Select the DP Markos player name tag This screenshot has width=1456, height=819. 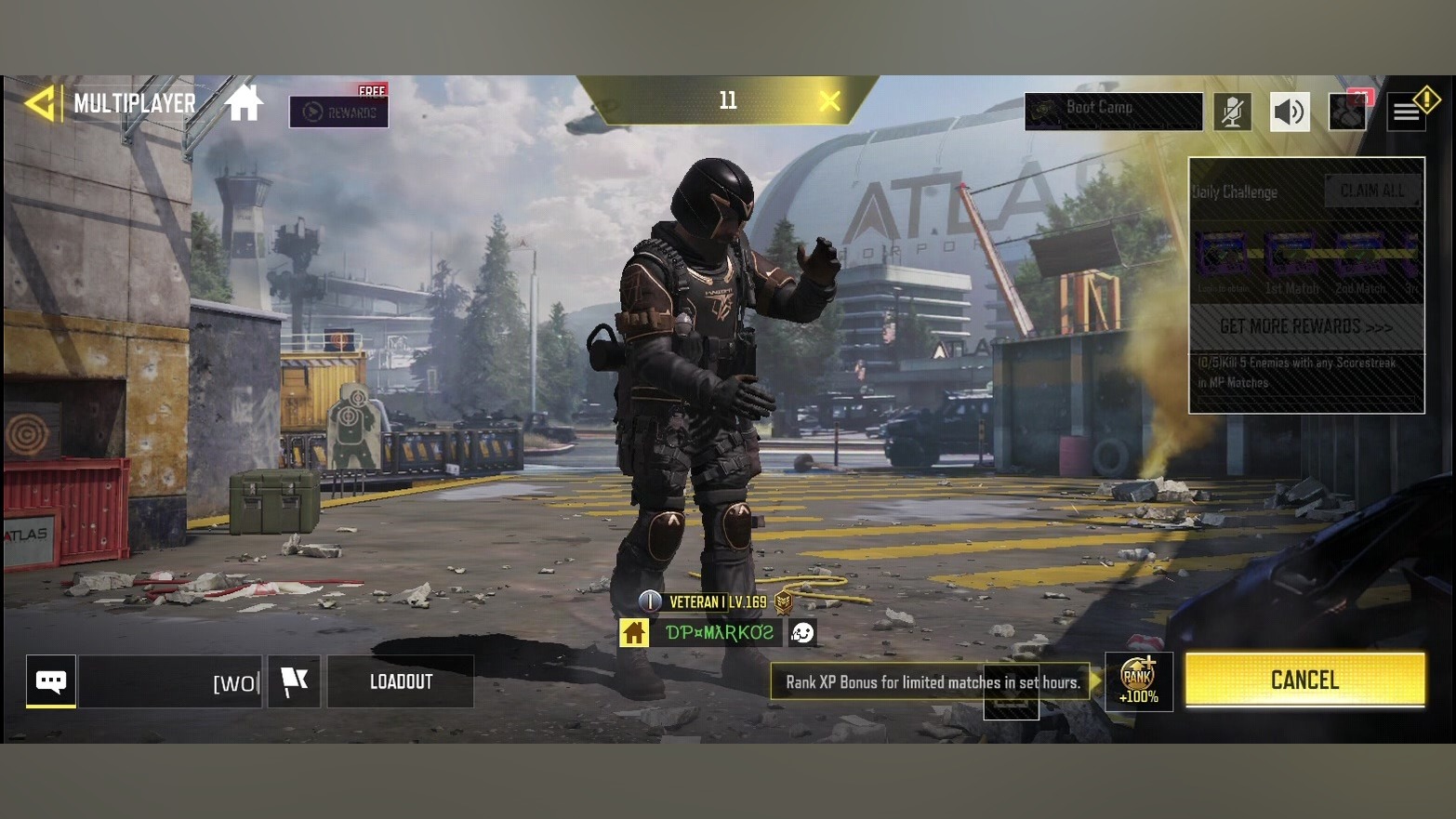[x=719, y=633]
